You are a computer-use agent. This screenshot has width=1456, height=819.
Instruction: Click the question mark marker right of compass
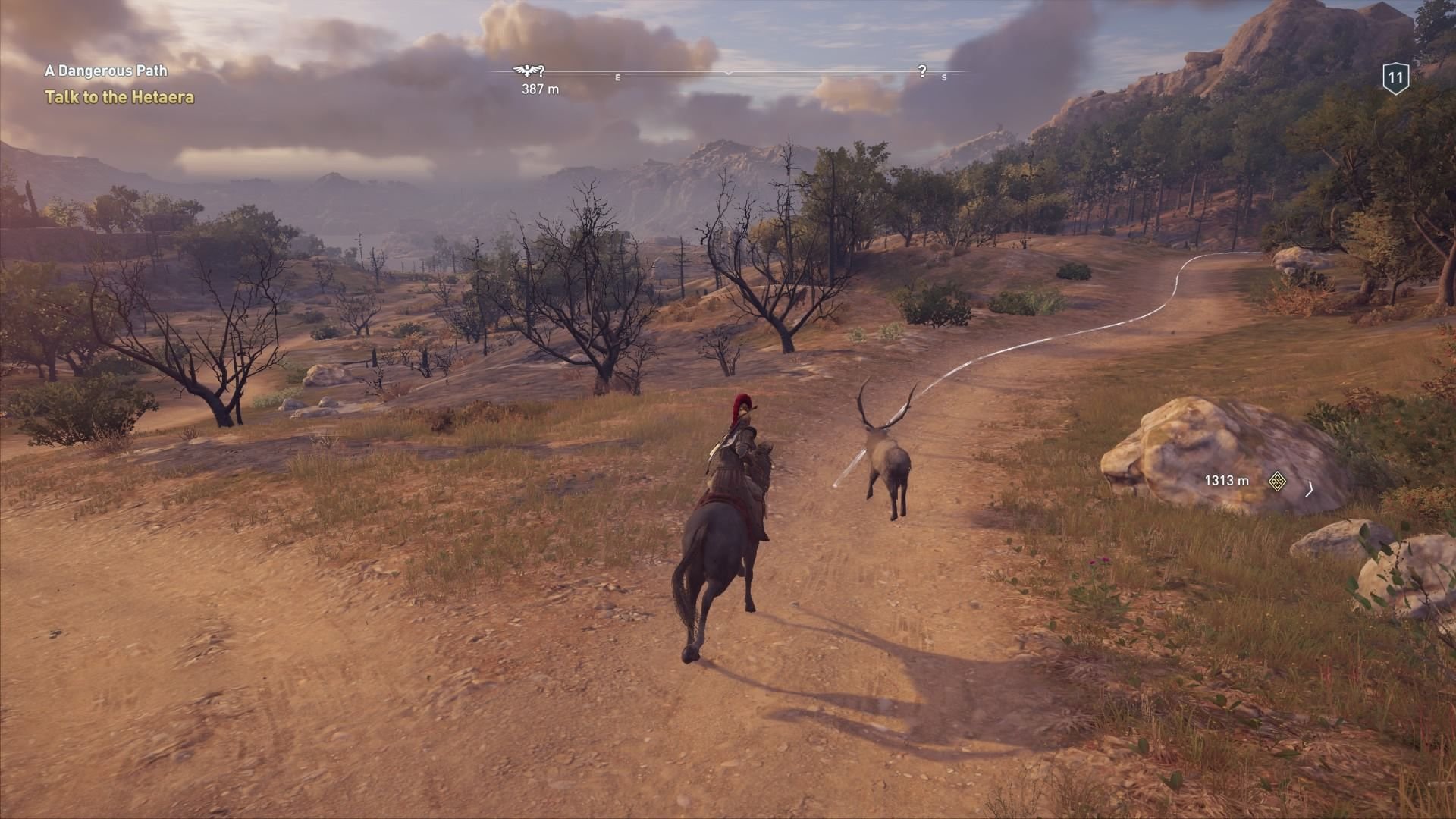922,71
